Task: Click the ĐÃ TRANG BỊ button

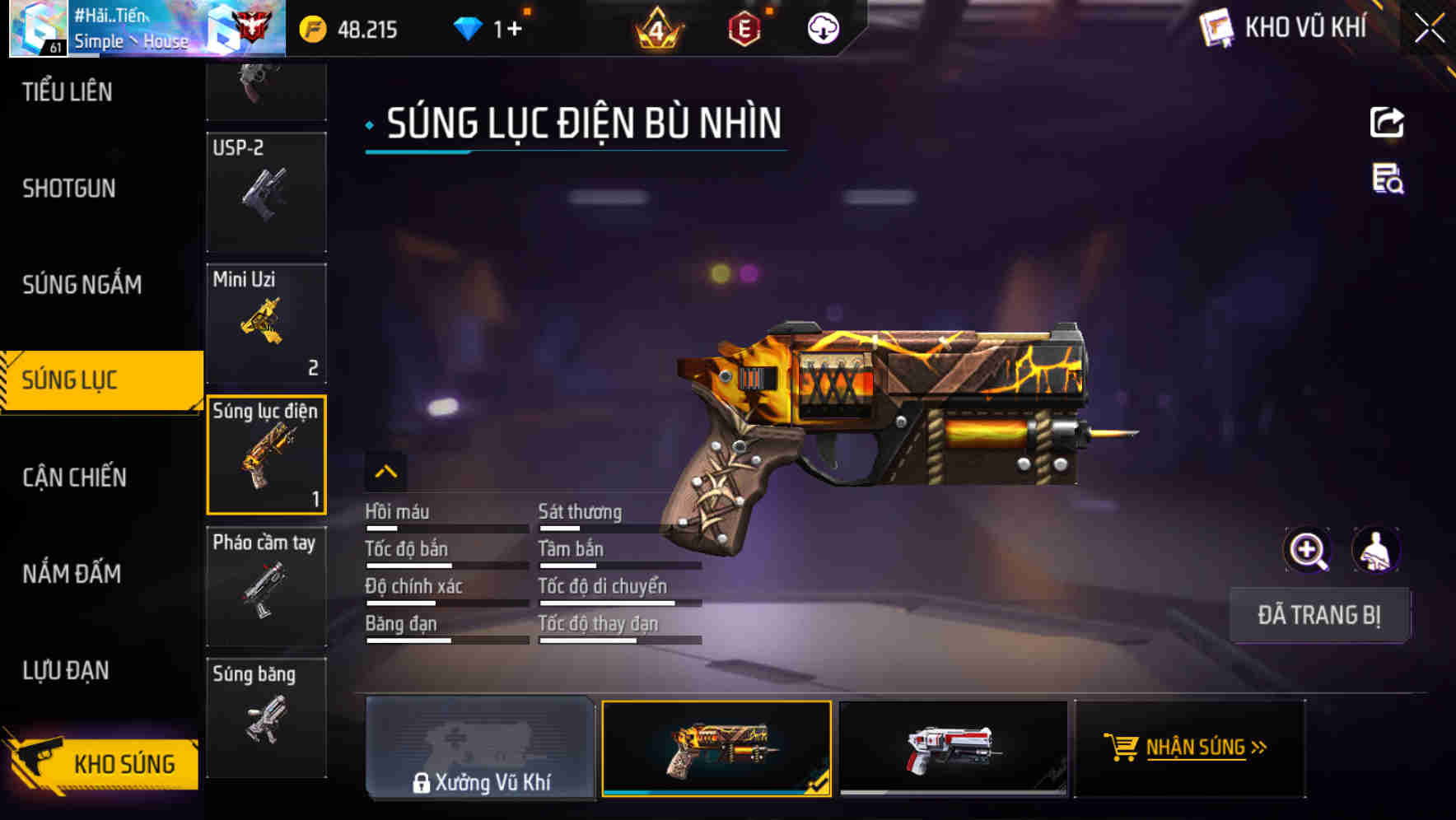Action: (1319, 615)
